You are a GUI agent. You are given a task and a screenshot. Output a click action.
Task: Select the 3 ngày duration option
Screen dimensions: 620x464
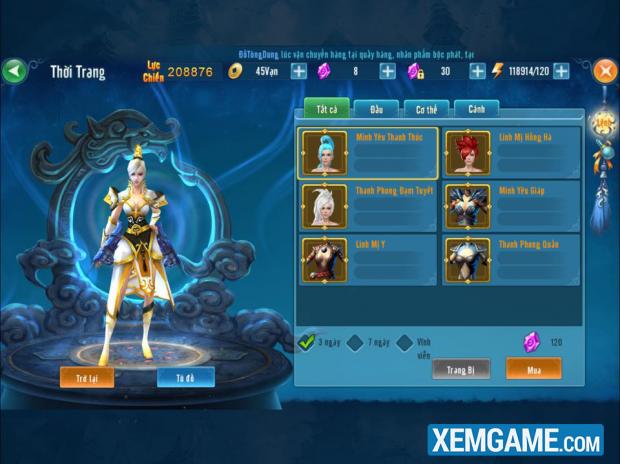pyautogui.click(x=308, y=343)
